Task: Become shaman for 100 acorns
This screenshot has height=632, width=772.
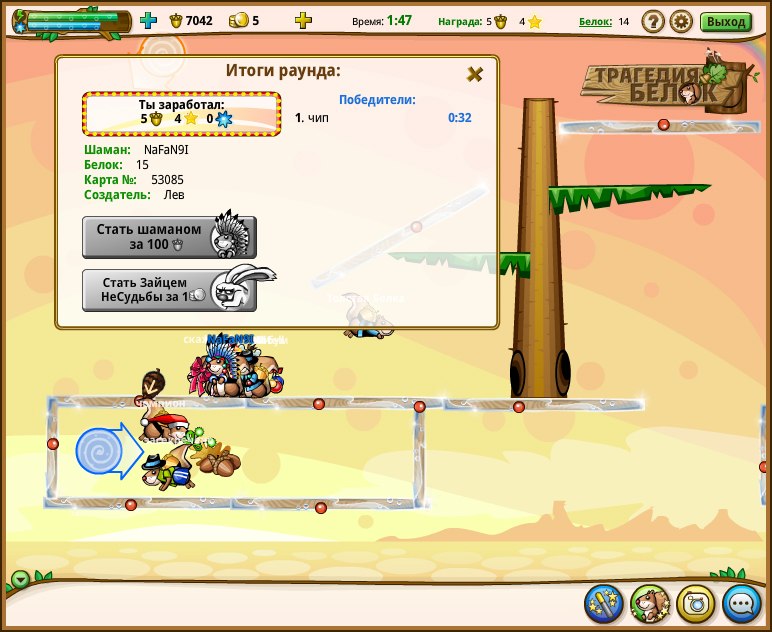Action: pos(168,237)
